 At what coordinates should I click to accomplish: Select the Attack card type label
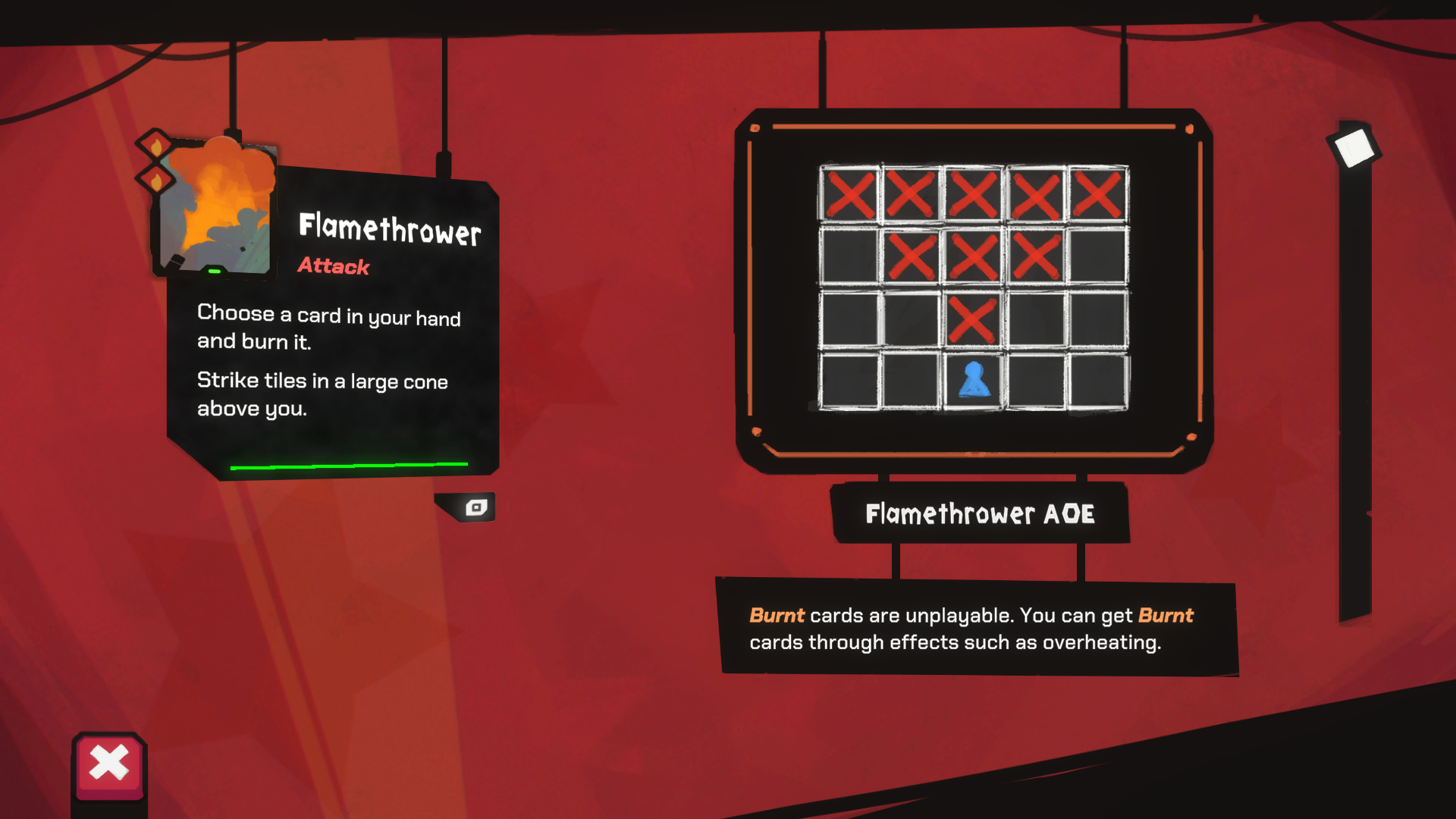[x=332, y=266]
